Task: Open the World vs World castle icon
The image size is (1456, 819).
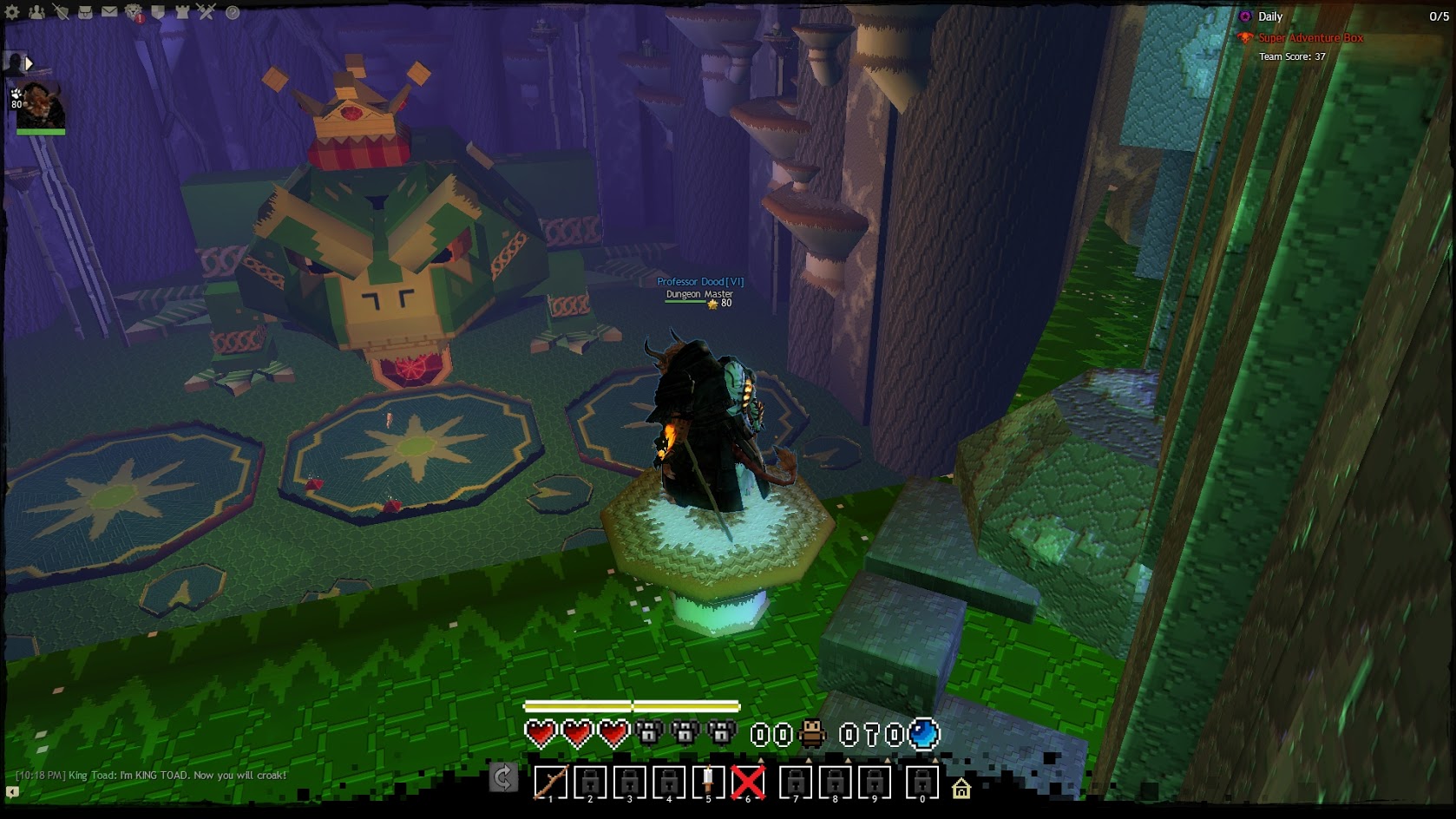Action: [x=182, y=12]
